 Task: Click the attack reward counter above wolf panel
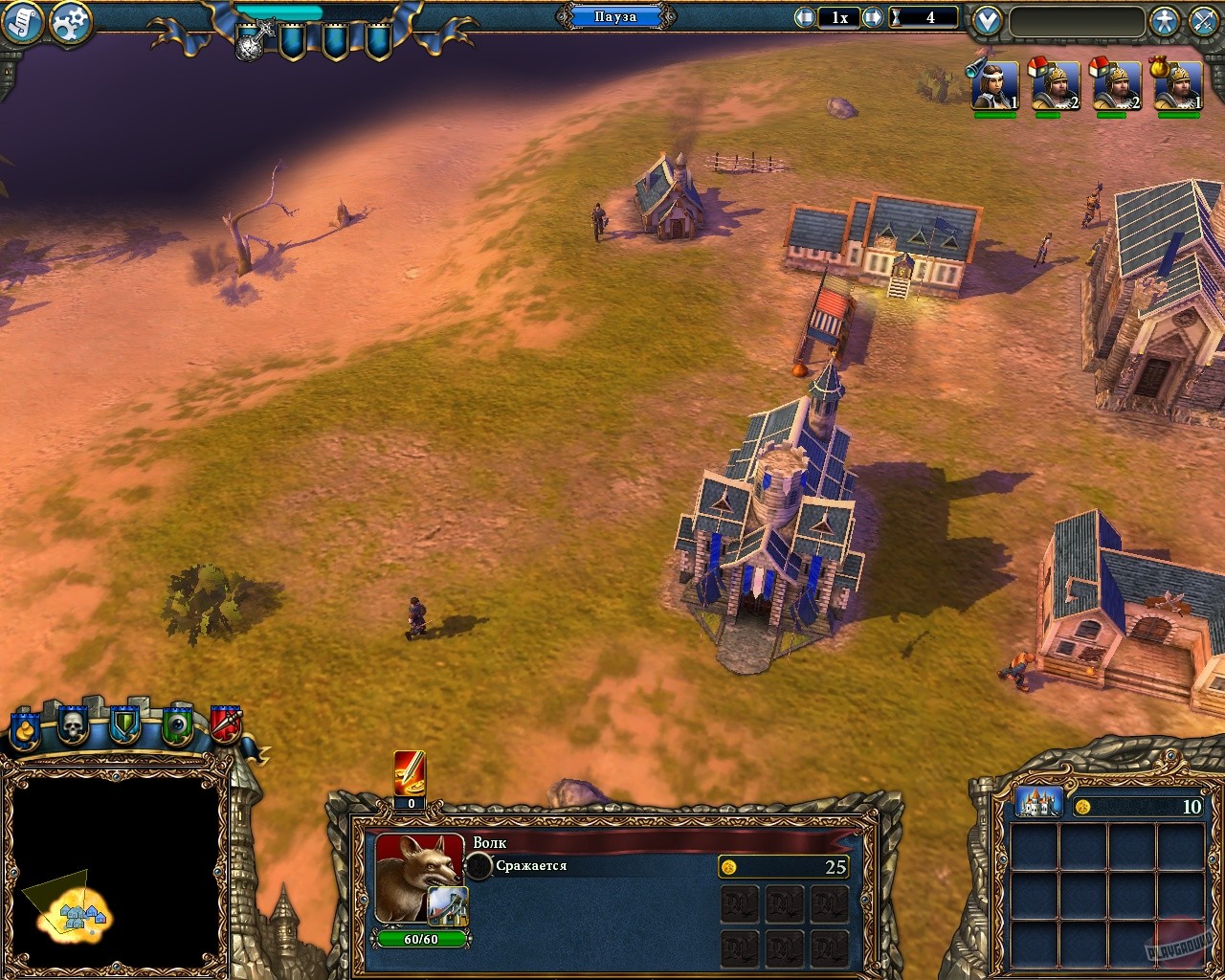coord(410,777)
